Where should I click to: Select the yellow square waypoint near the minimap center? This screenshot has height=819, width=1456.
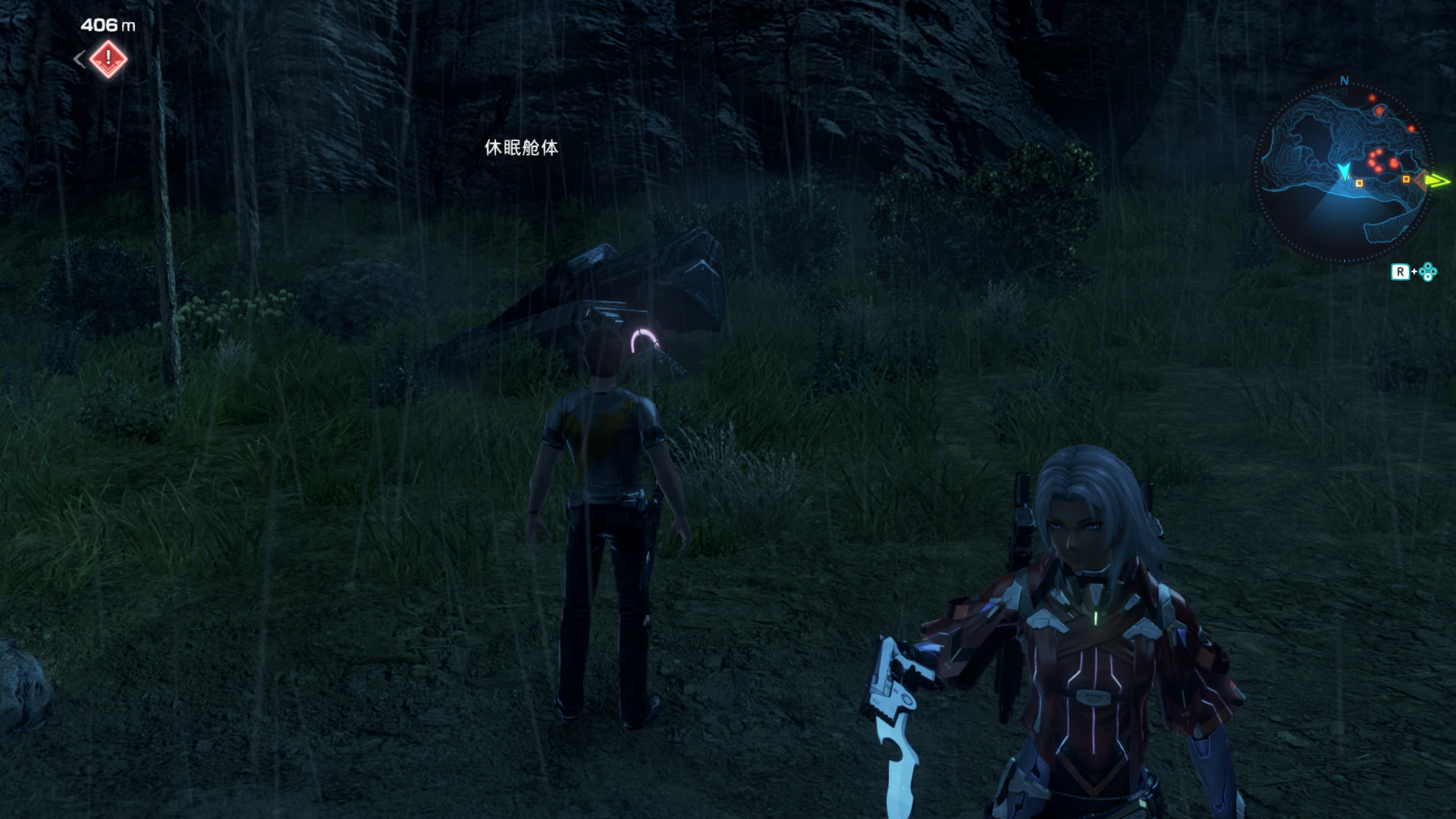[x=1359, y=183]
